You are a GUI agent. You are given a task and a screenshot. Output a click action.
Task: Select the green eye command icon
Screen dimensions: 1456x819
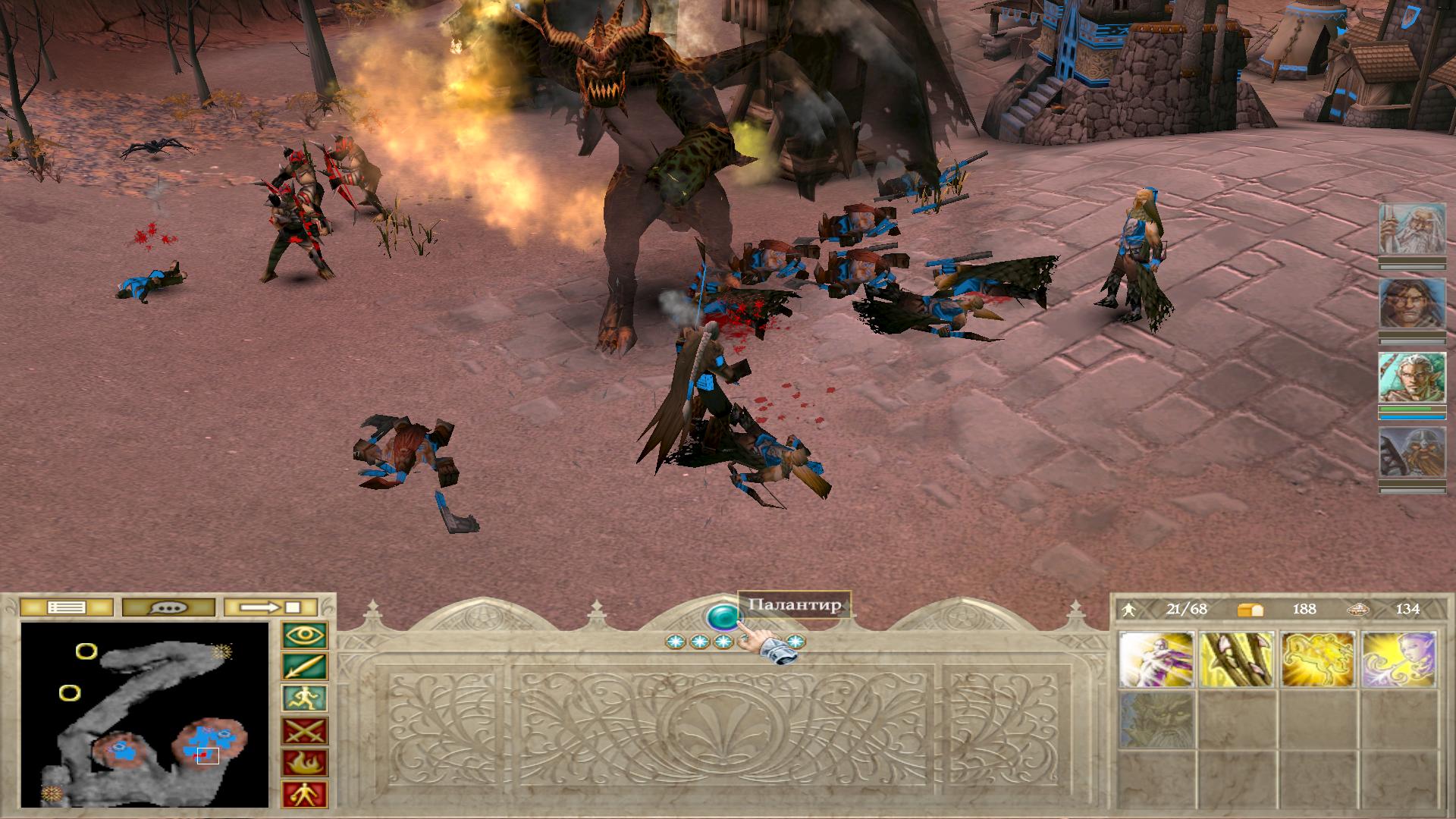coord(305,635)
